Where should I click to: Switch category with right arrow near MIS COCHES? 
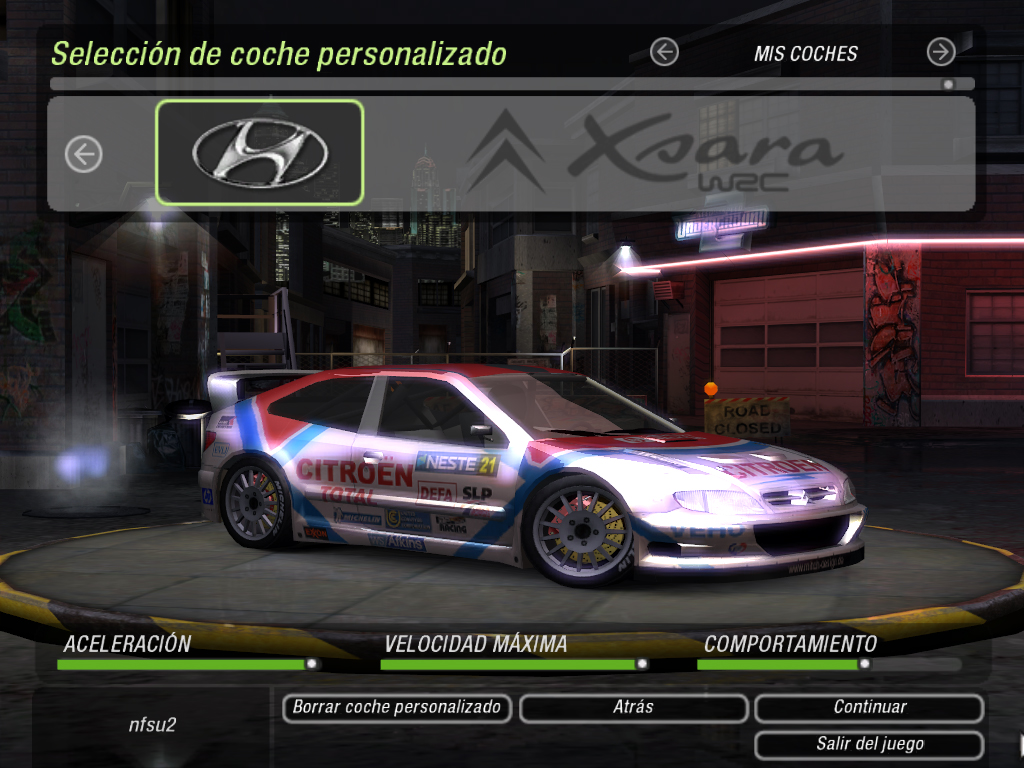(941, 52)
